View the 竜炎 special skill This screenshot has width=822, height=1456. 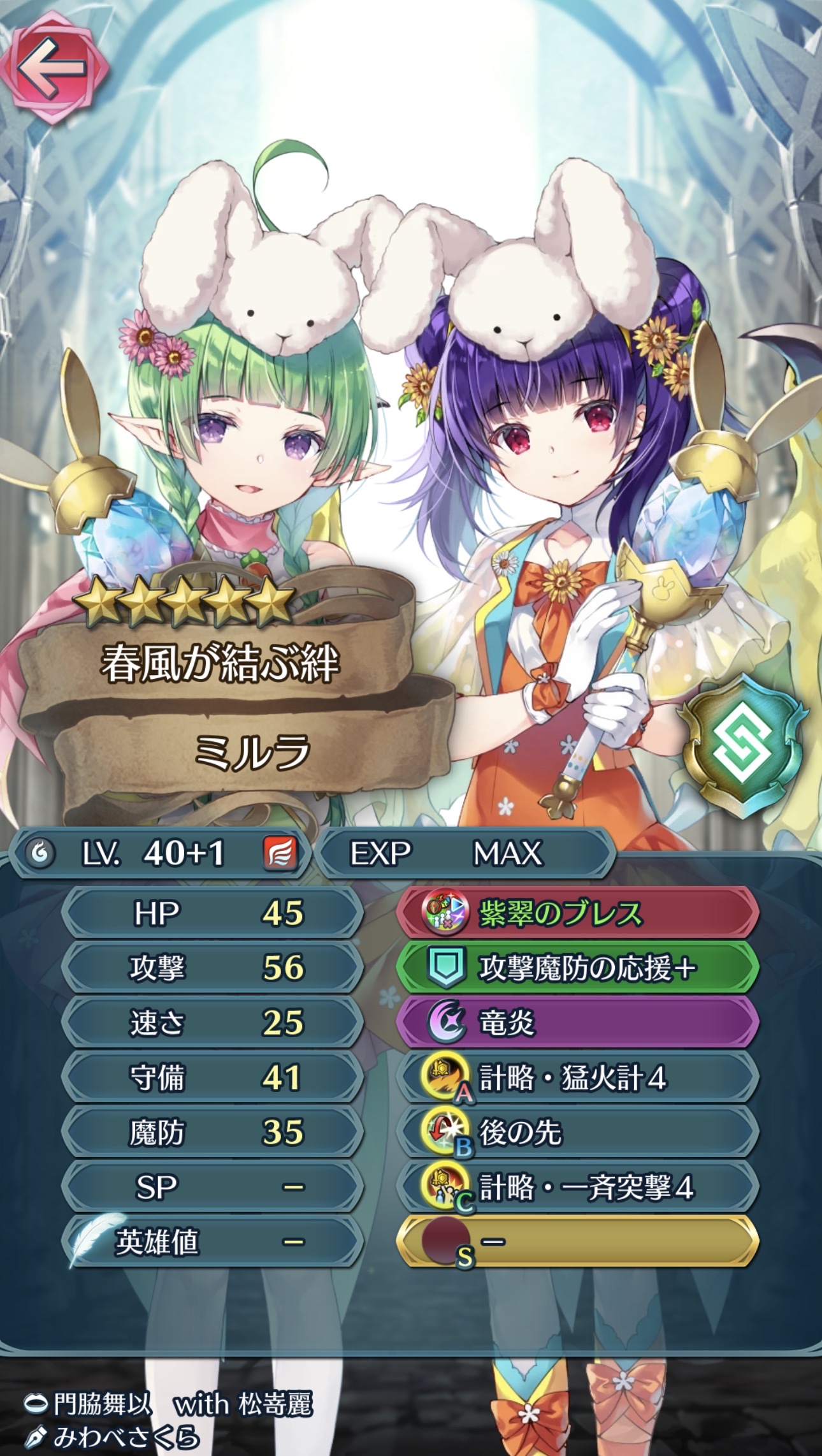577,1023
